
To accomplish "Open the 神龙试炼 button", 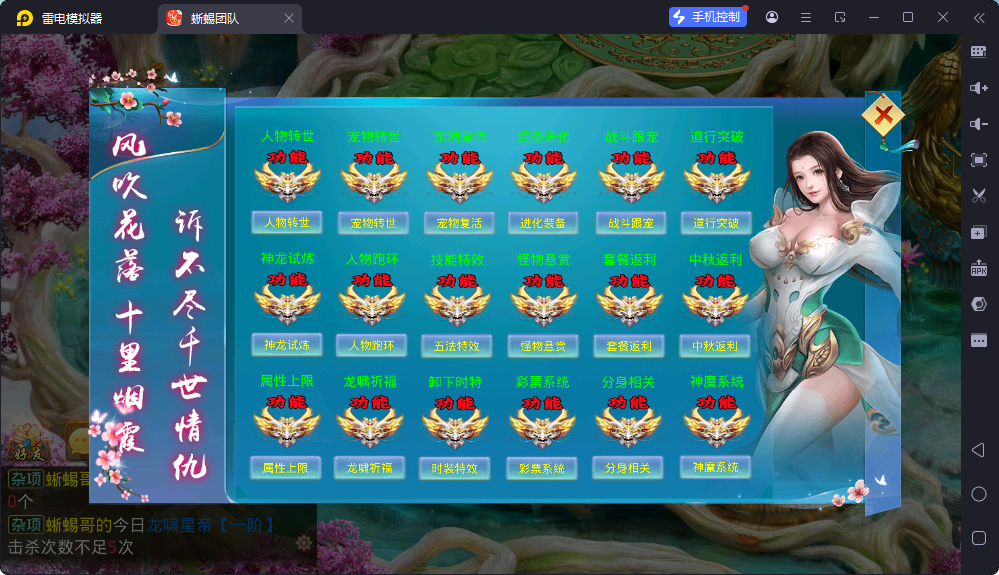I will click(x=287, y=345).
